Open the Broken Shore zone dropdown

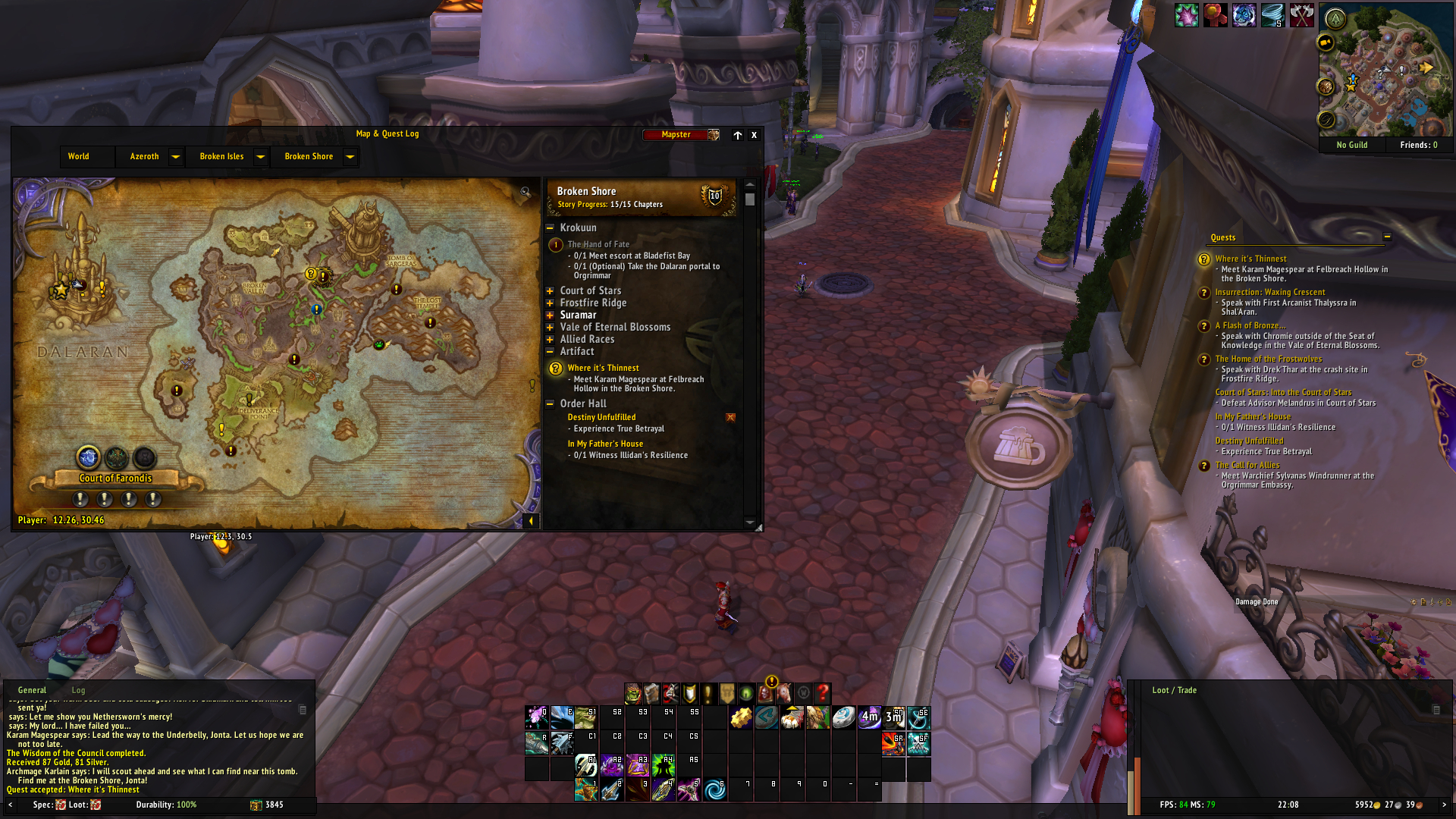click(350, 157)
